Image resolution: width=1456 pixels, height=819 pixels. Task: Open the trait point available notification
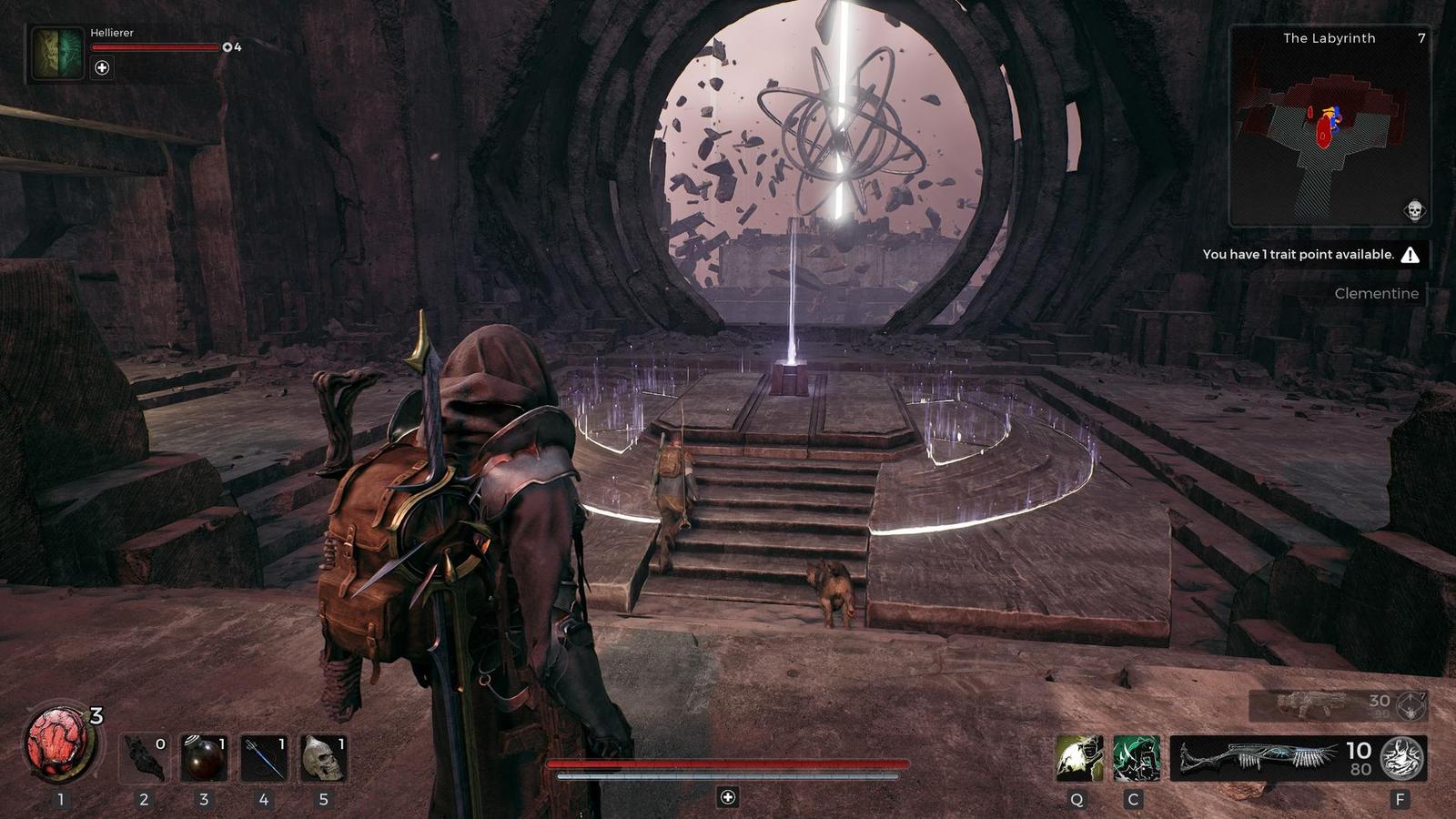tap(1310, 255)
